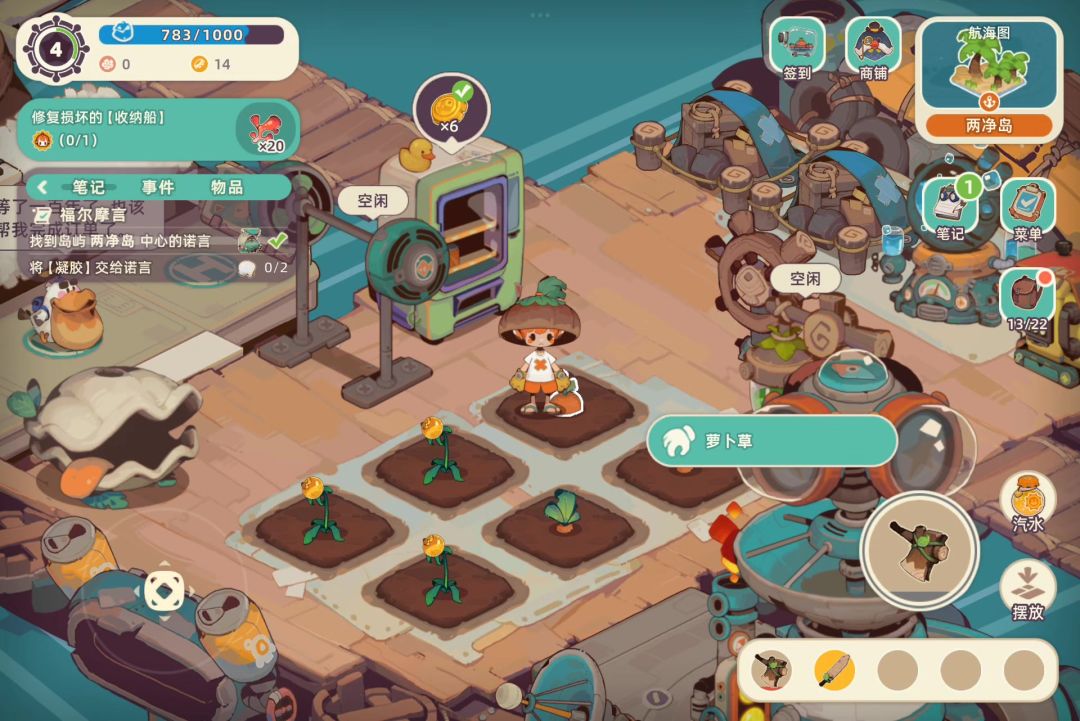Open the 菜单 menu button
The image size is (1080, 721).
tap(1027, 207)
